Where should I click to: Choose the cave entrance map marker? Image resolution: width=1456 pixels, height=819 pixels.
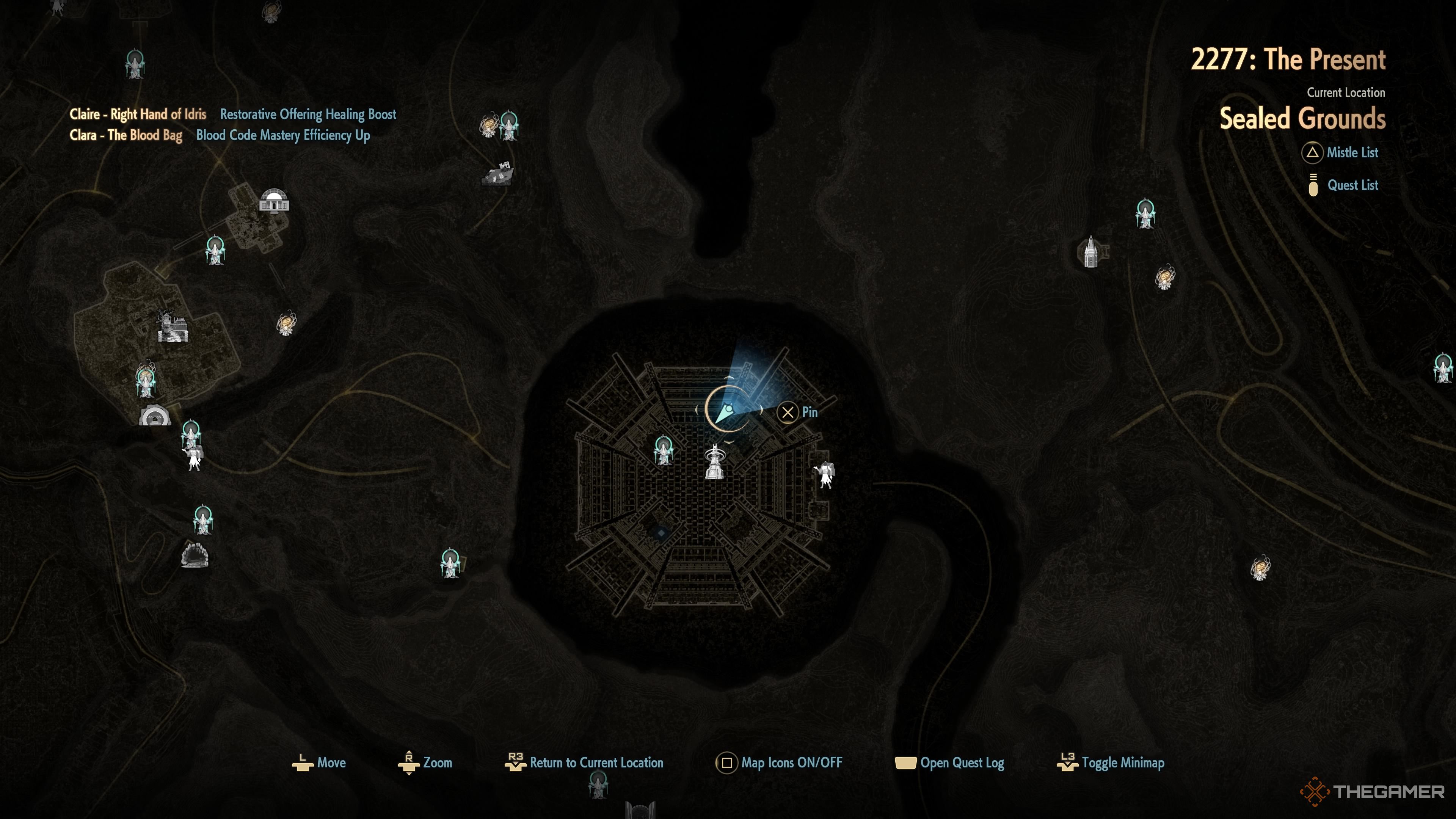coord(195,555)
